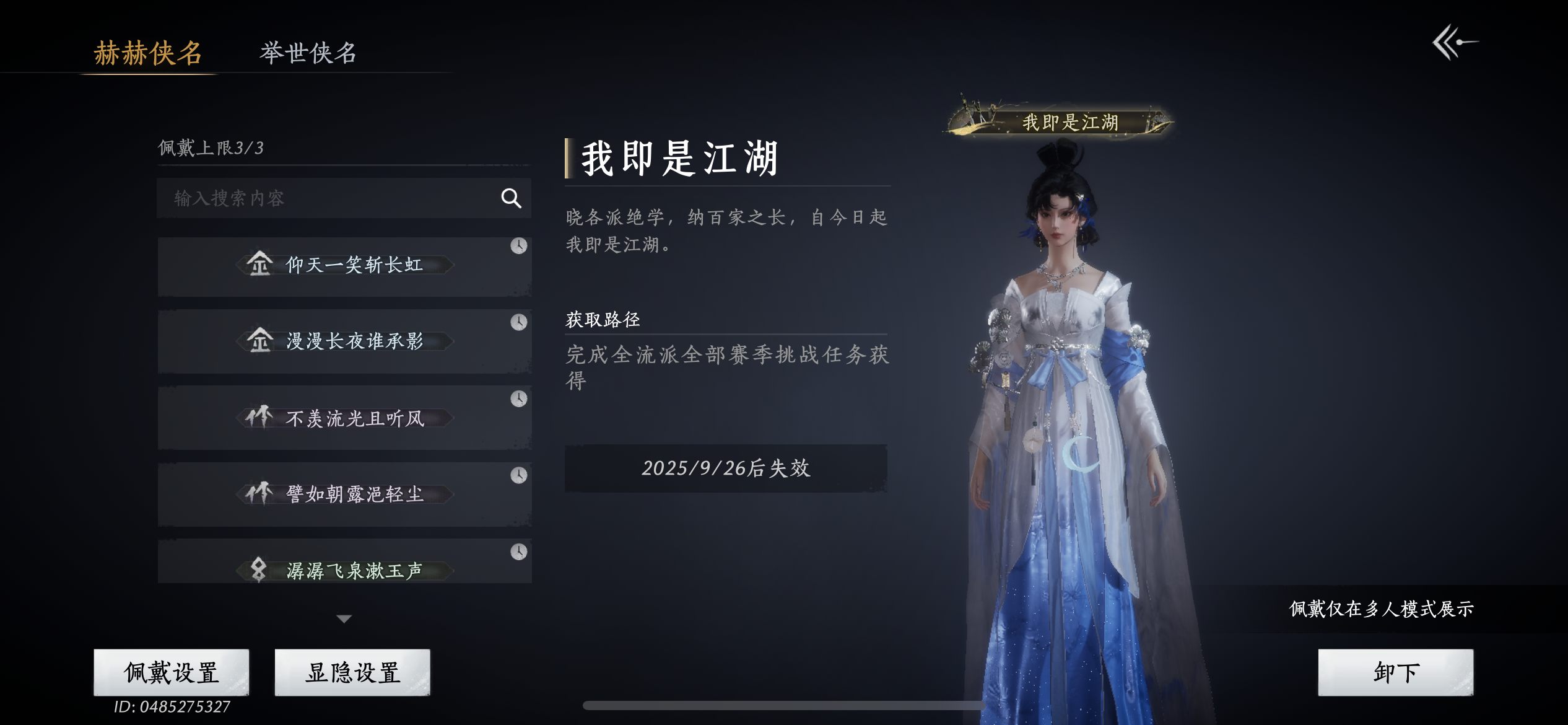
Task: Open 佩戴设置 wear settings
Action: [172, 672]
